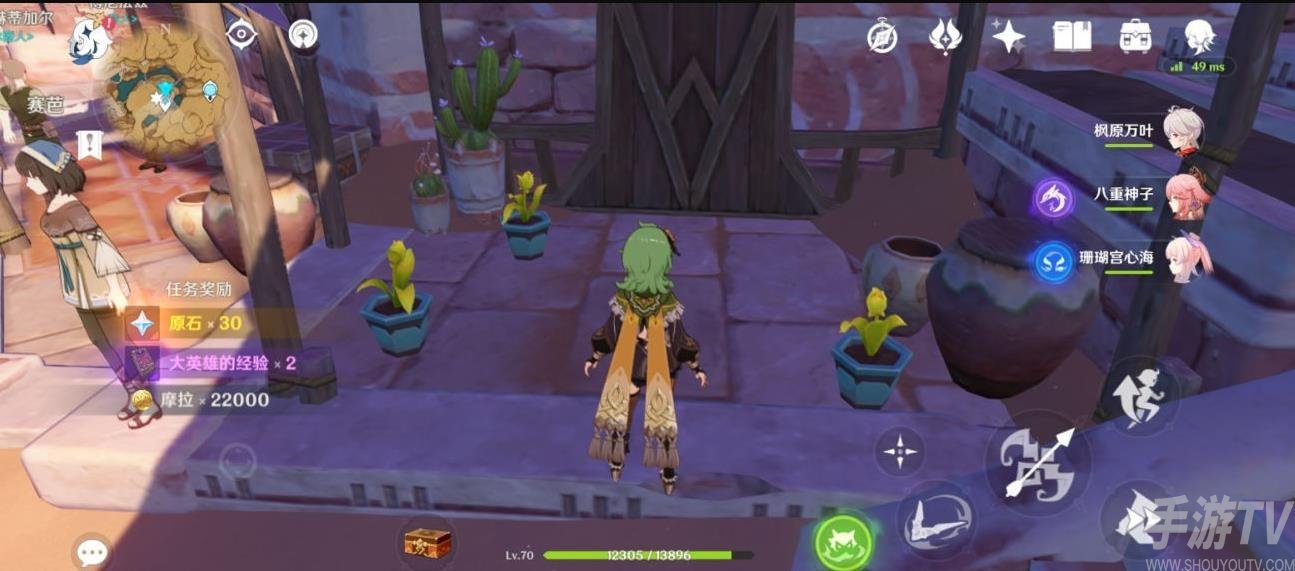
Task: Open the chat speech bubble
Action: pyautogui.click(x=93, y=551)
